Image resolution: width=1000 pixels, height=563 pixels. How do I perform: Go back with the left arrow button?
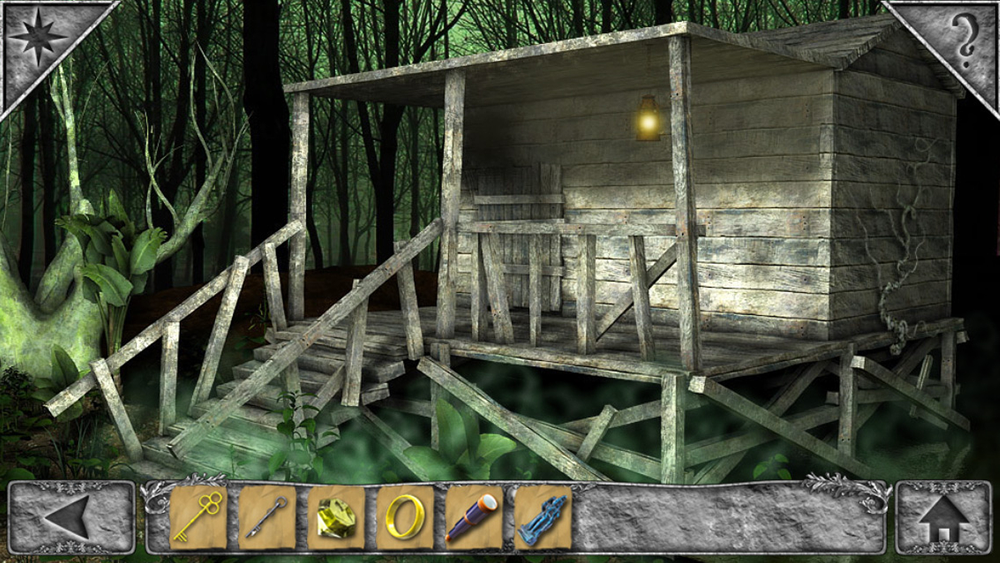pyautogui.click(x=71, y=518)
